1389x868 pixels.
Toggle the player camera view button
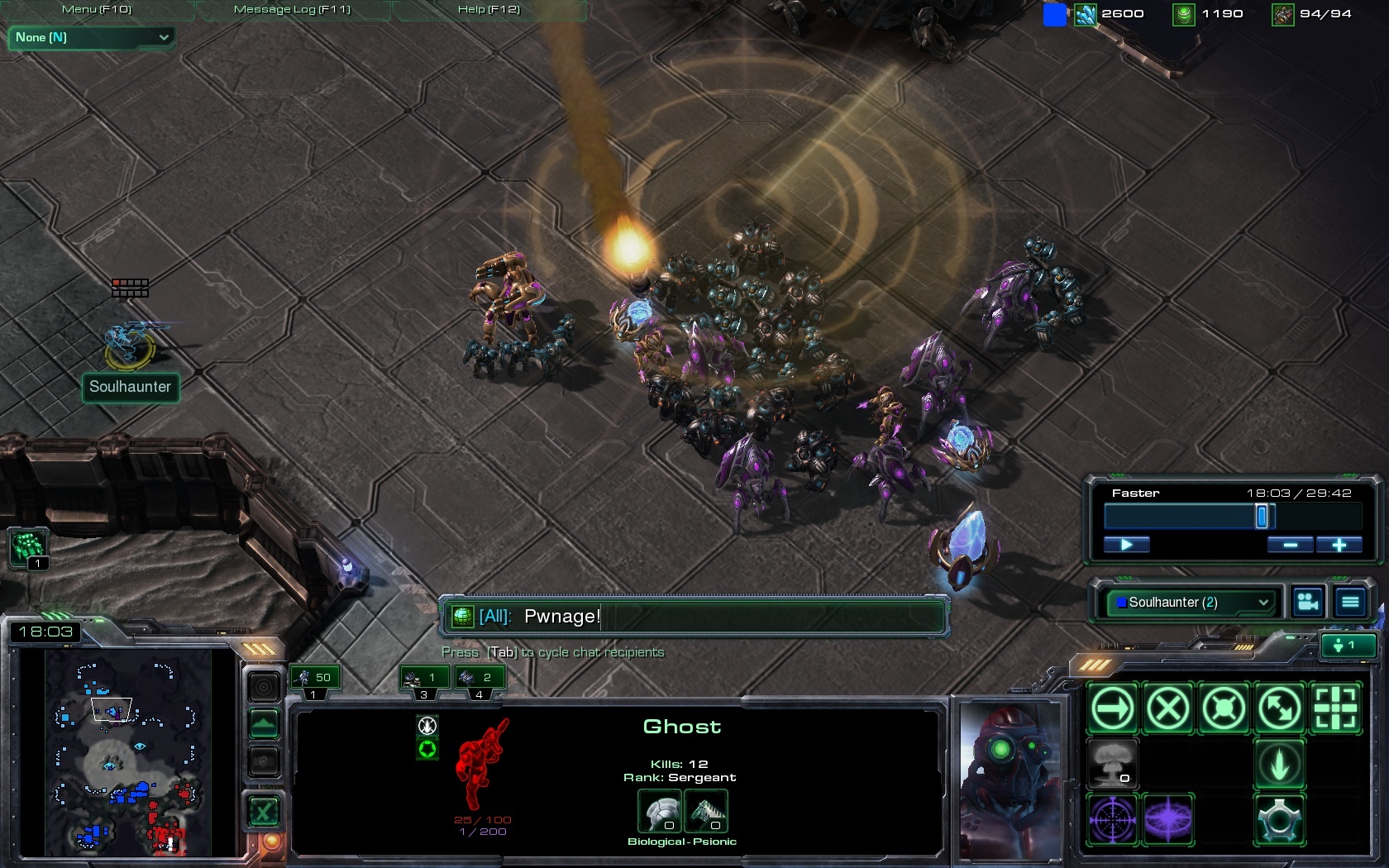(x=1308, y=603)
